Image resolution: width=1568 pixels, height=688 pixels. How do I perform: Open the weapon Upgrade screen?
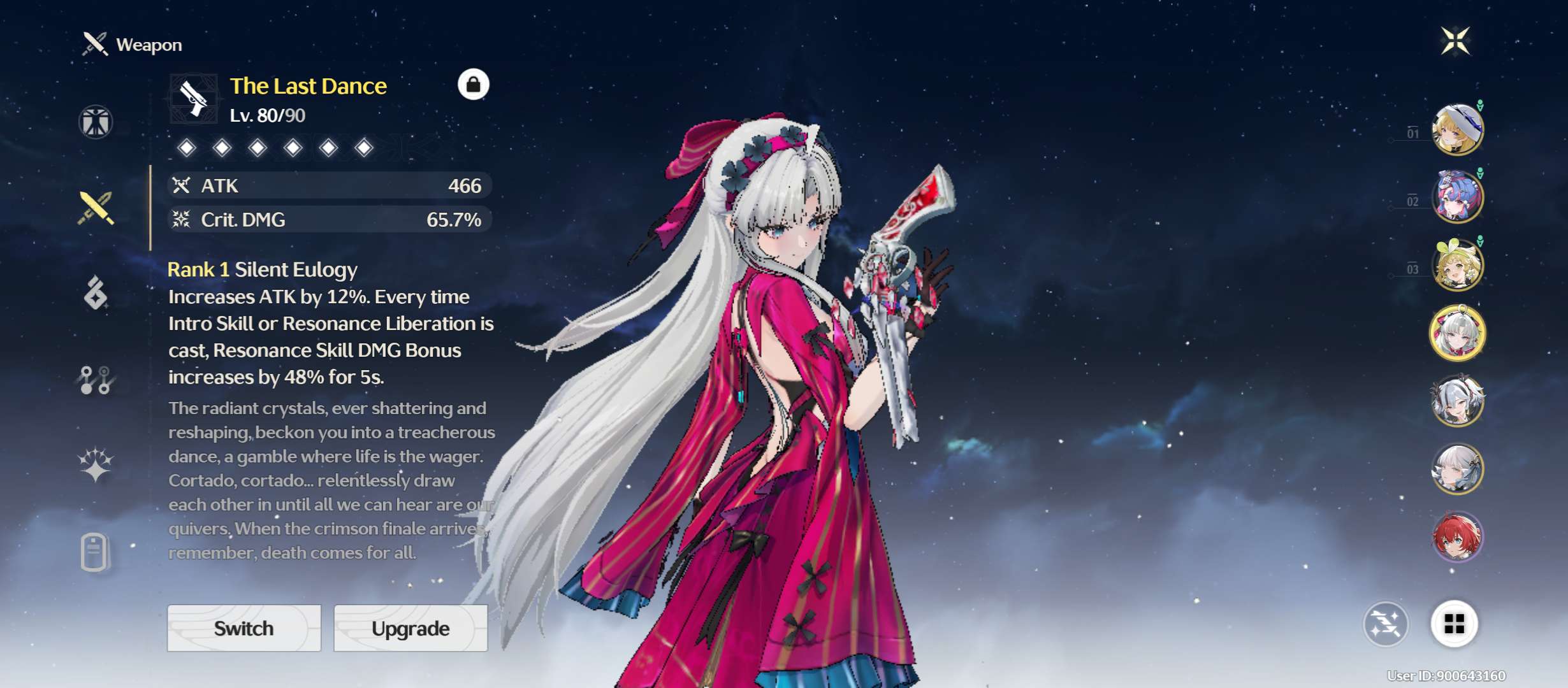[410, 628]
